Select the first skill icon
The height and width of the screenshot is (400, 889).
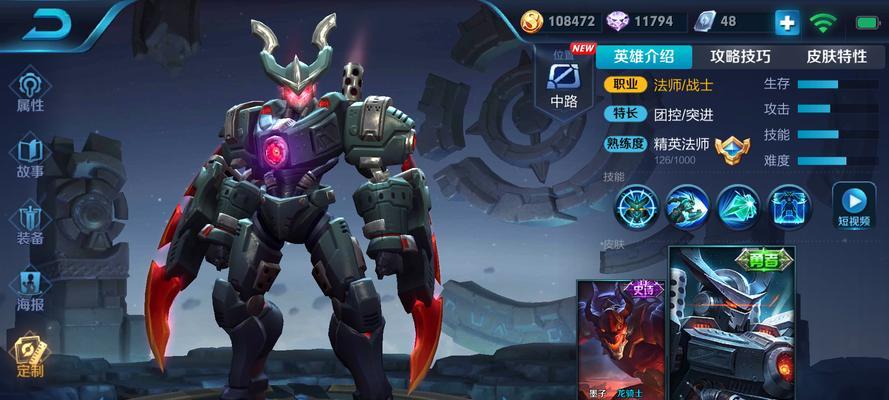(x=636, y=208)
